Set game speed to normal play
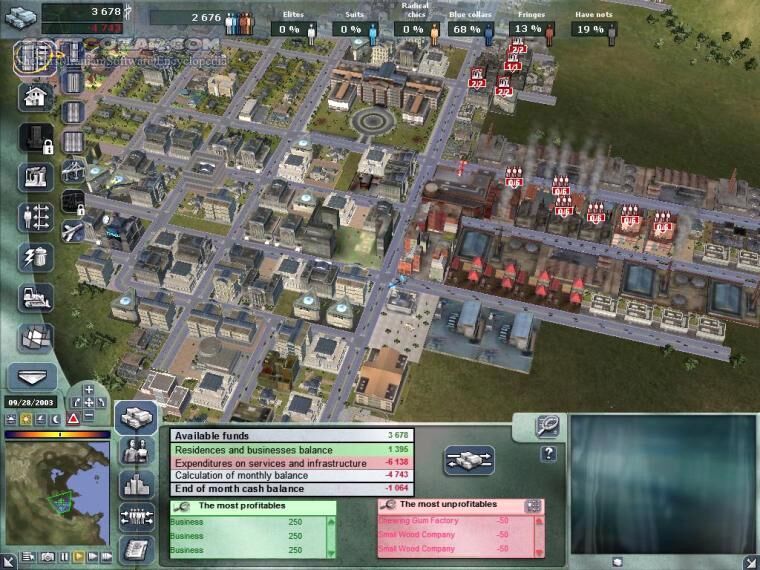Viewport: 760px width, 570px height. click(79, 555)
